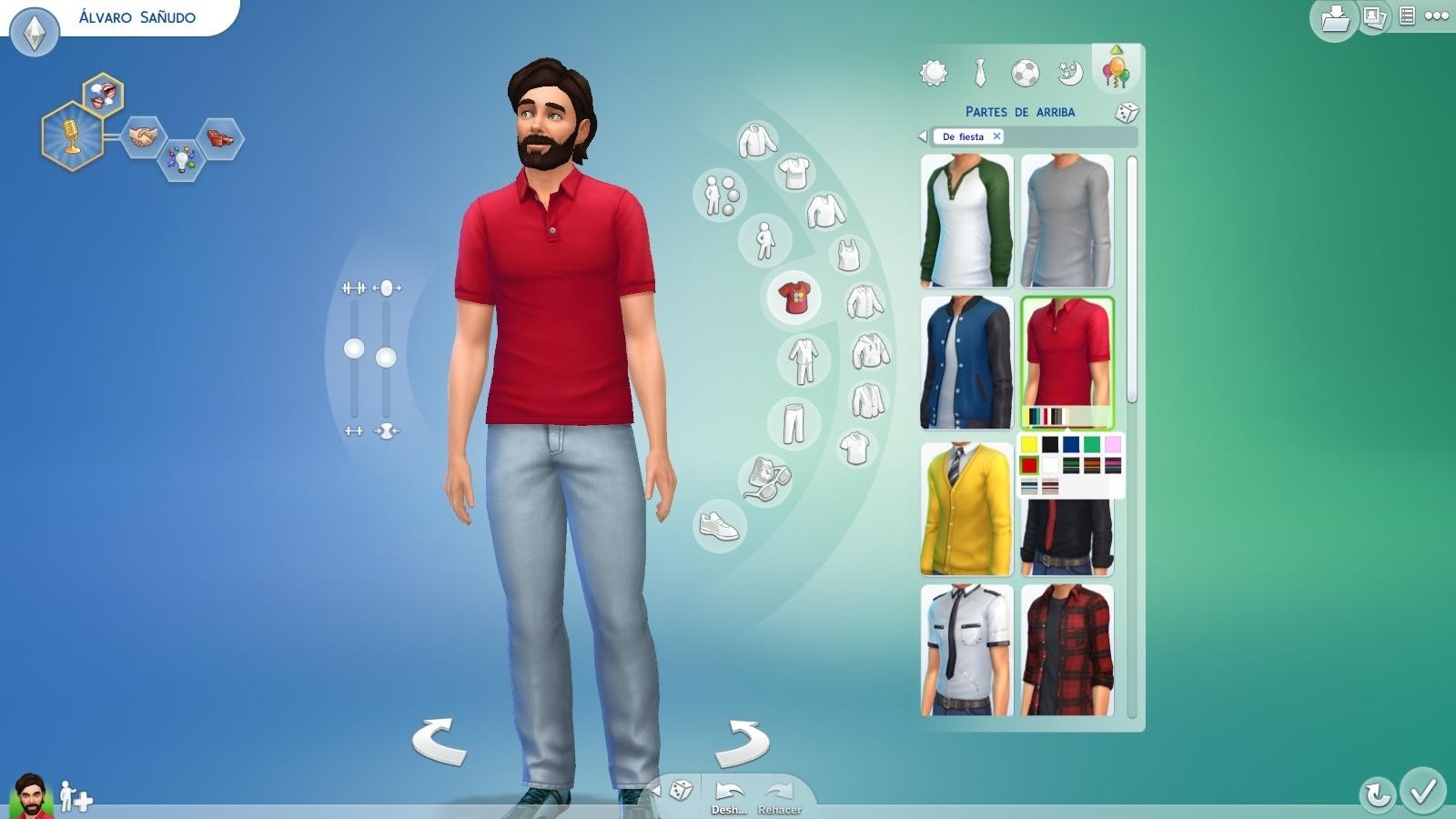Add a new Sim with the plus-person icon
Screen dimensions: 1456x819
pos(76,796)
